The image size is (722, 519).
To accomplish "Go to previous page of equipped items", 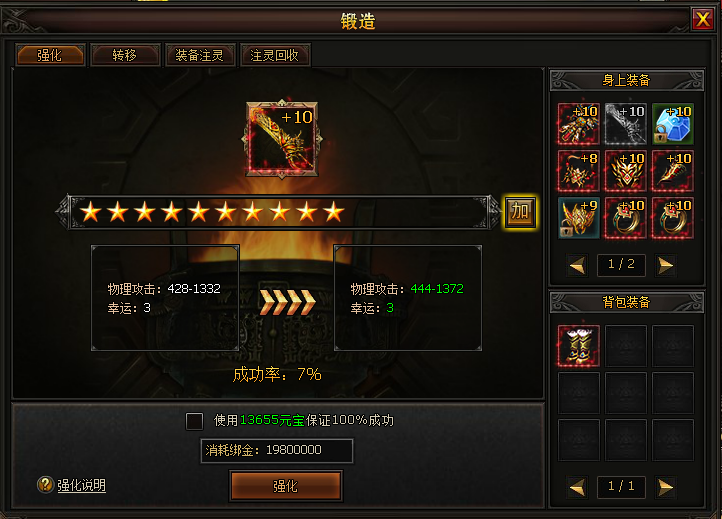I will (577, 265).
